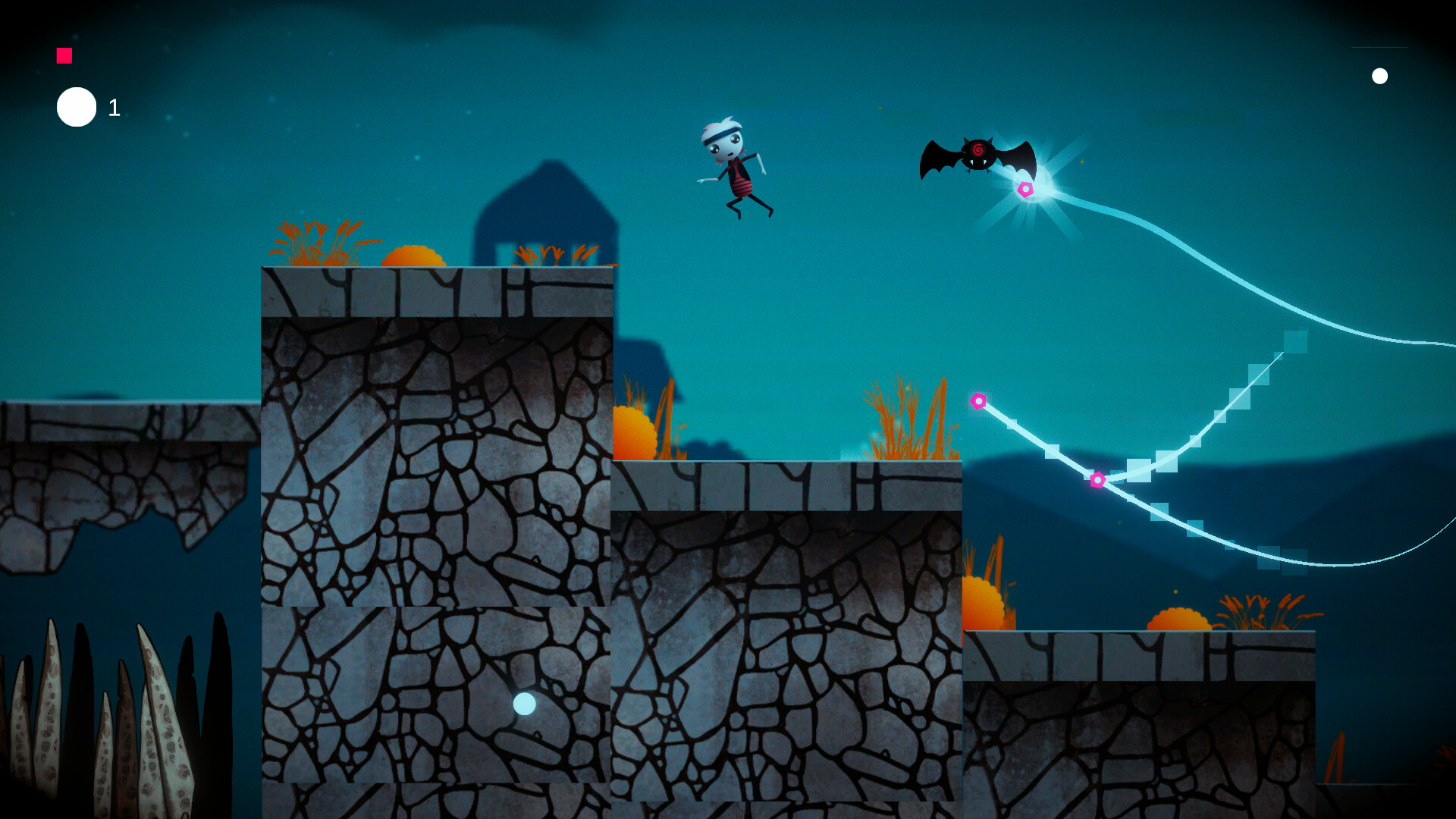
Task: Select the white orb counter showing 1
Action: point(76,106)
